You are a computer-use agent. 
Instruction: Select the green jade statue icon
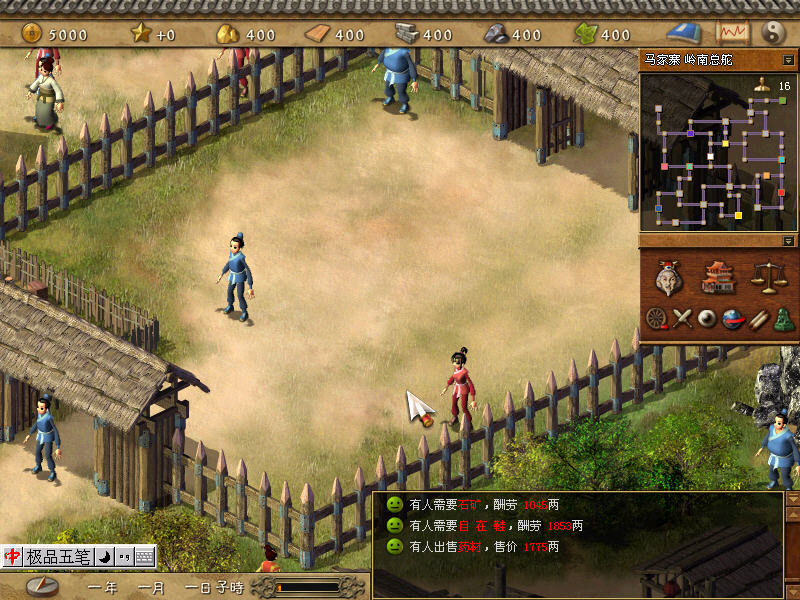(x=784, y=319)
